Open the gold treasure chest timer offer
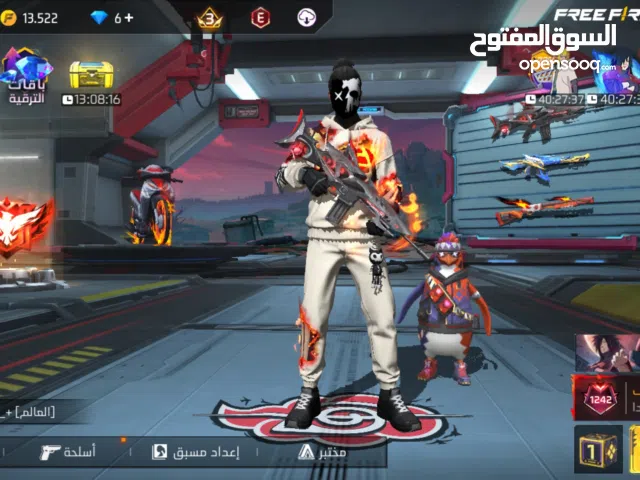 91,78
